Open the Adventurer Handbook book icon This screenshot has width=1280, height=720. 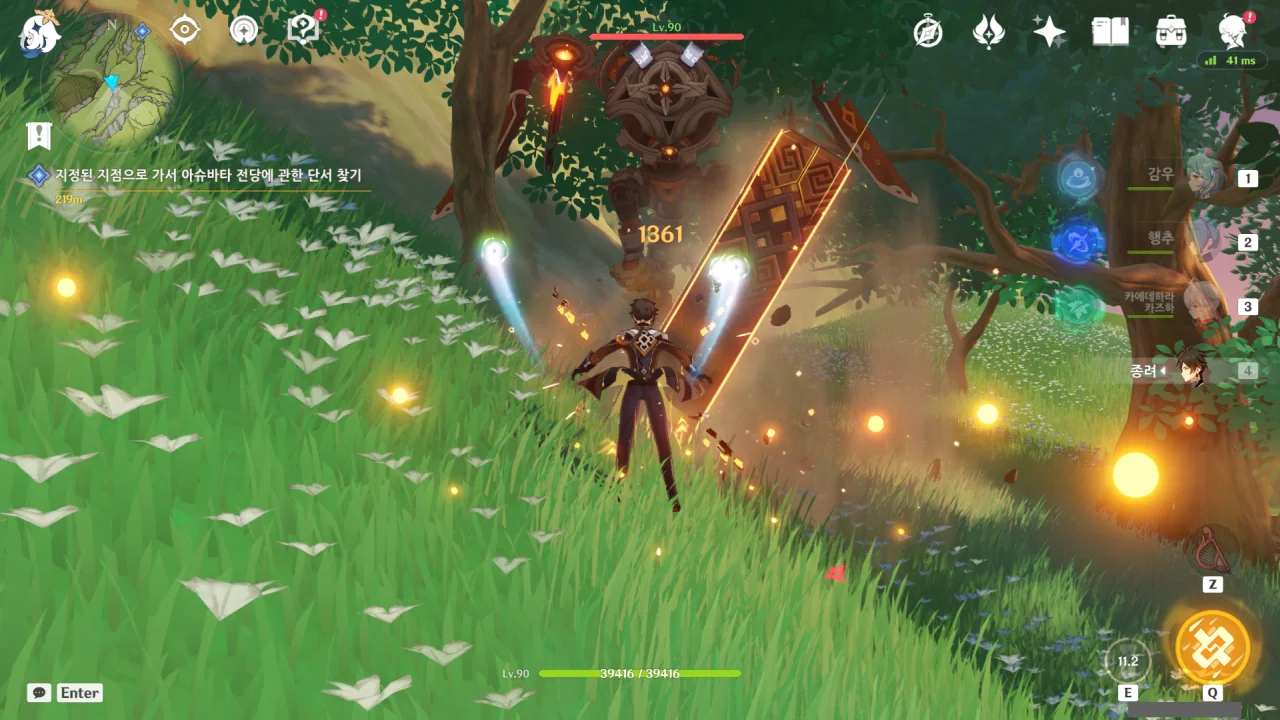(x=1110, y=32)
